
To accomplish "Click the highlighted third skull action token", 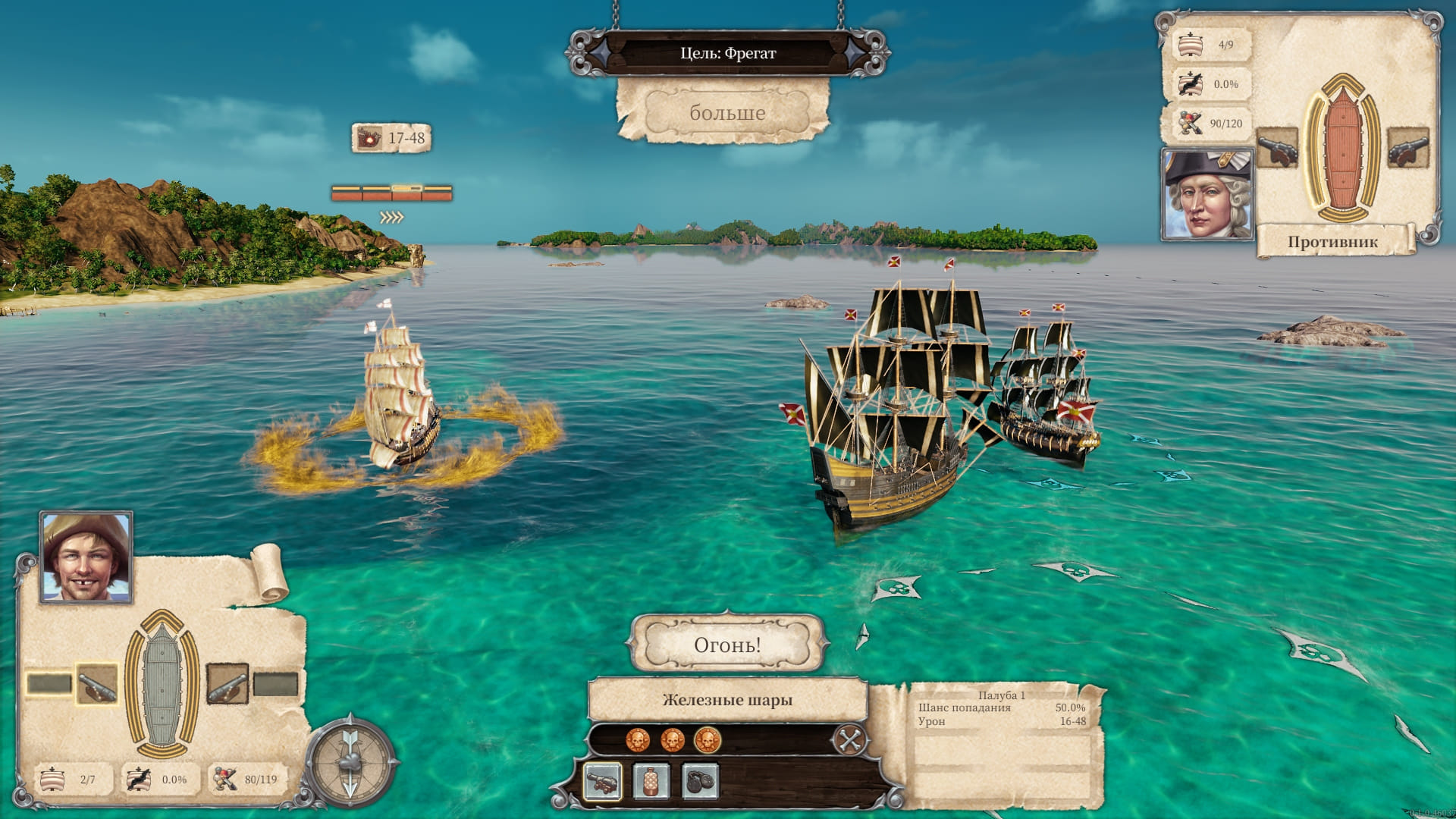I will [x=707, y=739].
